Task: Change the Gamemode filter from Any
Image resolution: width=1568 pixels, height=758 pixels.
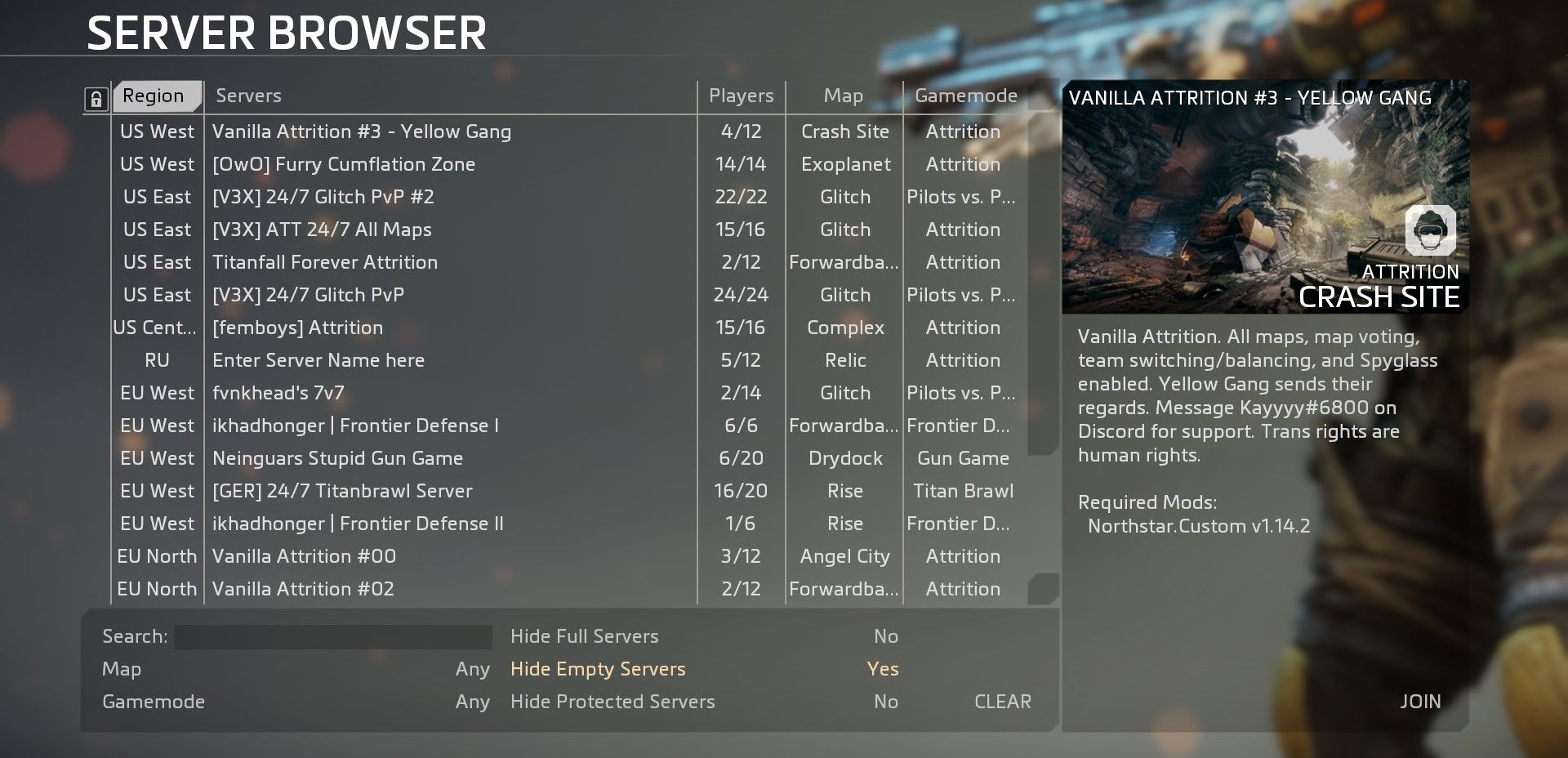Action: (x=472, y=702)
